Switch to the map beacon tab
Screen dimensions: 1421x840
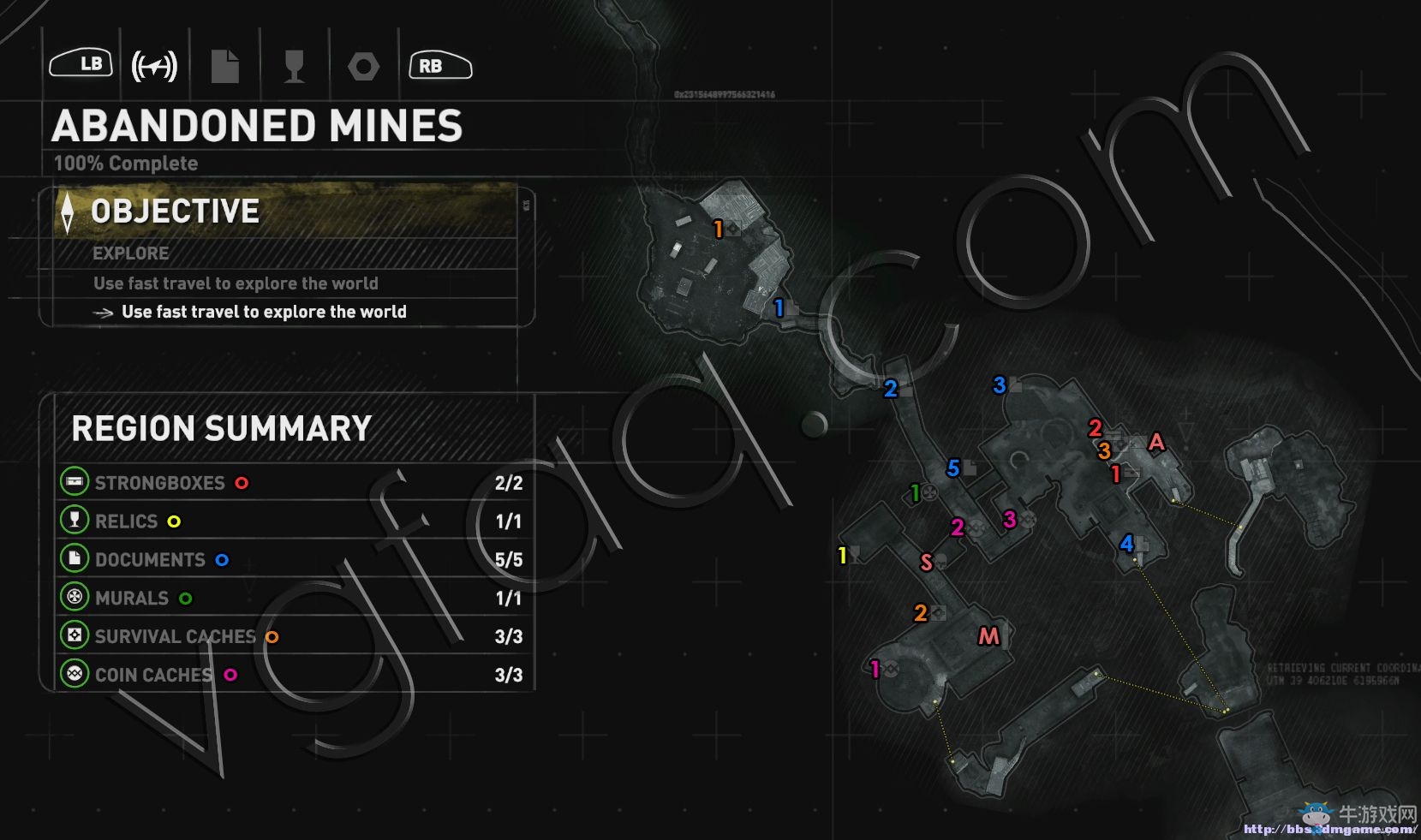click(154, 66)
